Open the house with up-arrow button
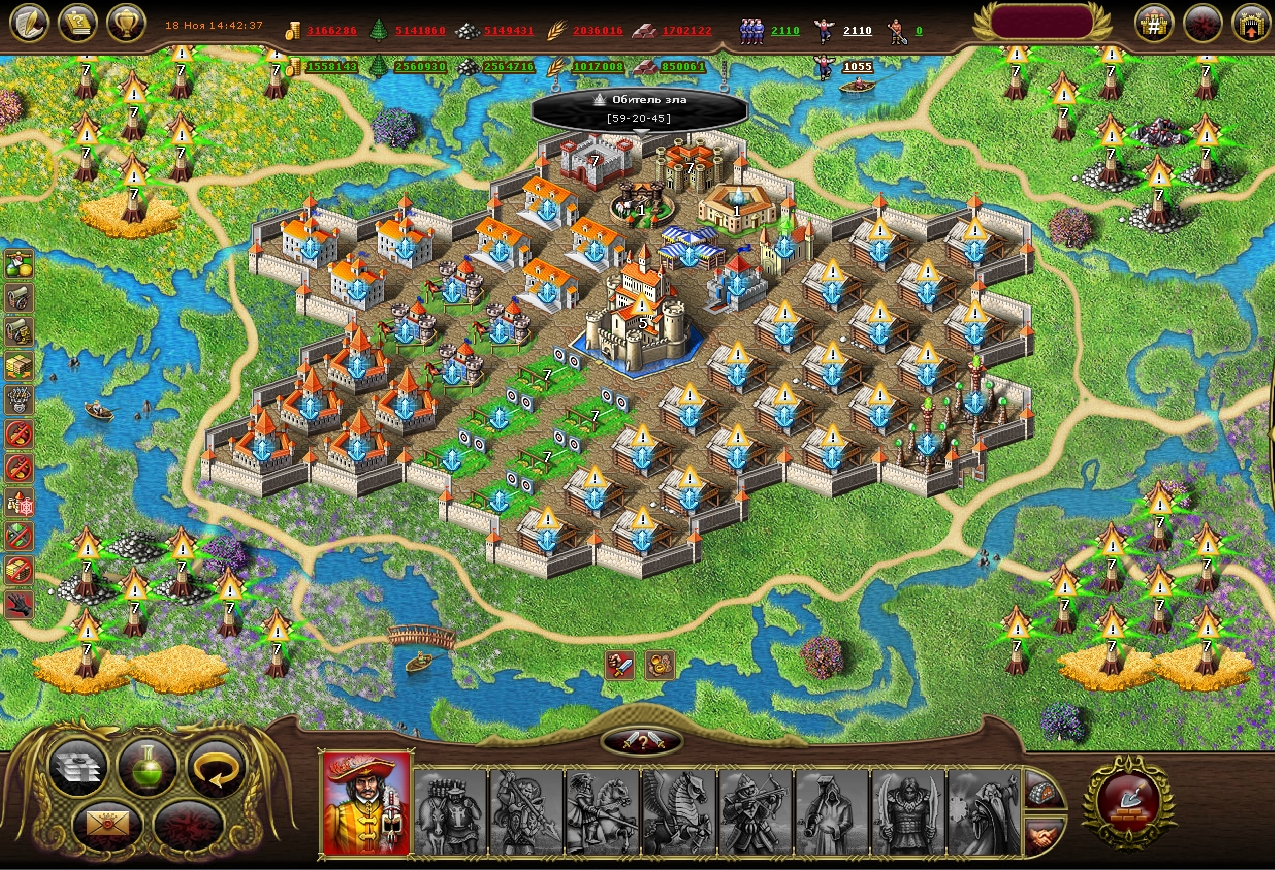Viewport: 1275px width, 870px height. point(1250,22)
